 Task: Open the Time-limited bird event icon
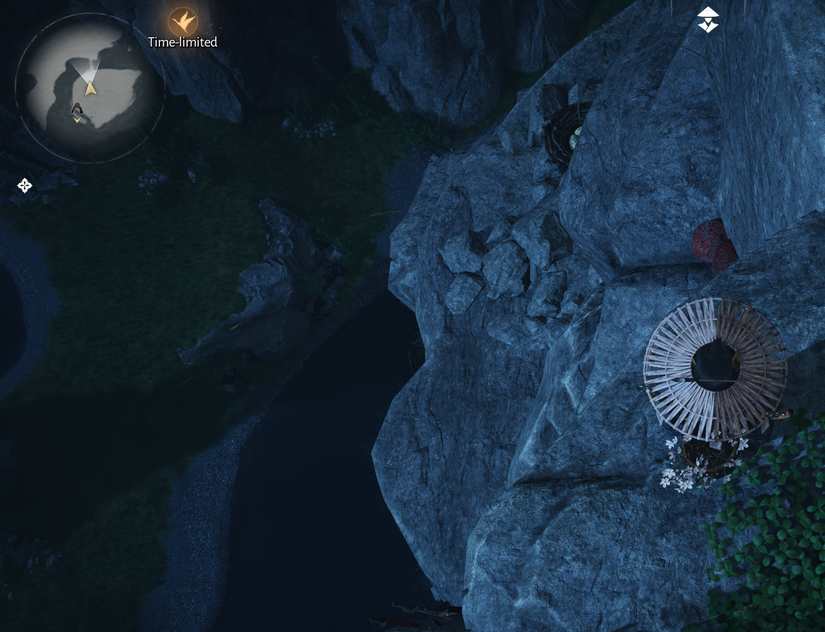point(182,20)
